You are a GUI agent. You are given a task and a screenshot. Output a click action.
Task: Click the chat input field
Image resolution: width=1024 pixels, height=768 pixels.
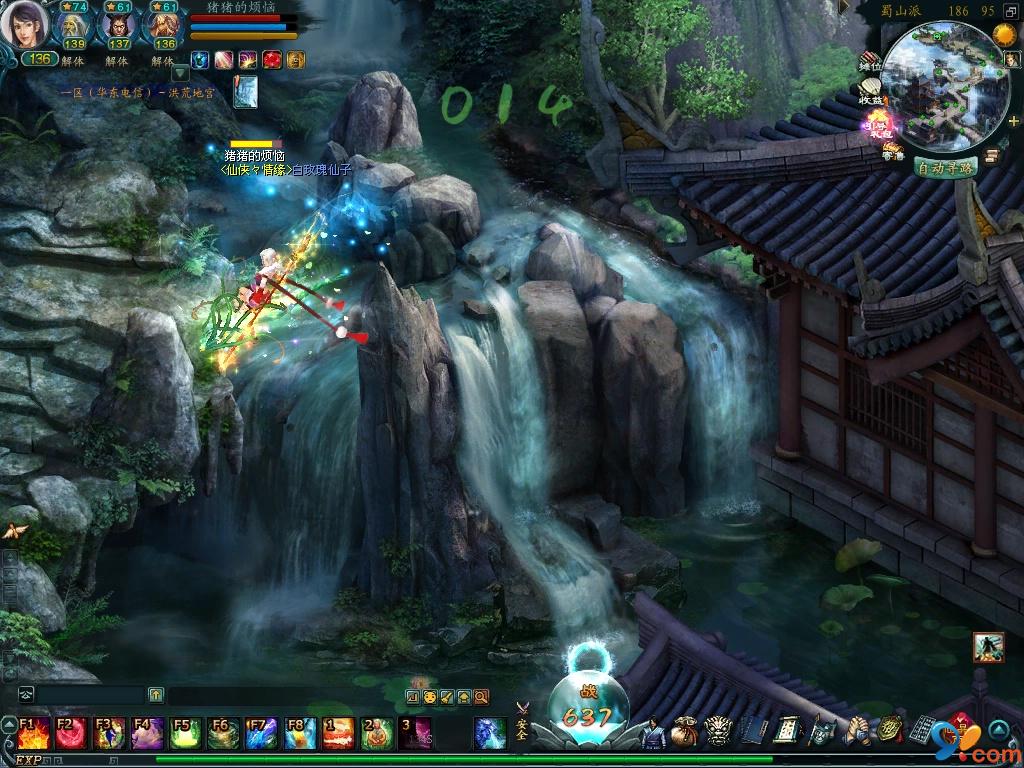click(x=90, y=694)
